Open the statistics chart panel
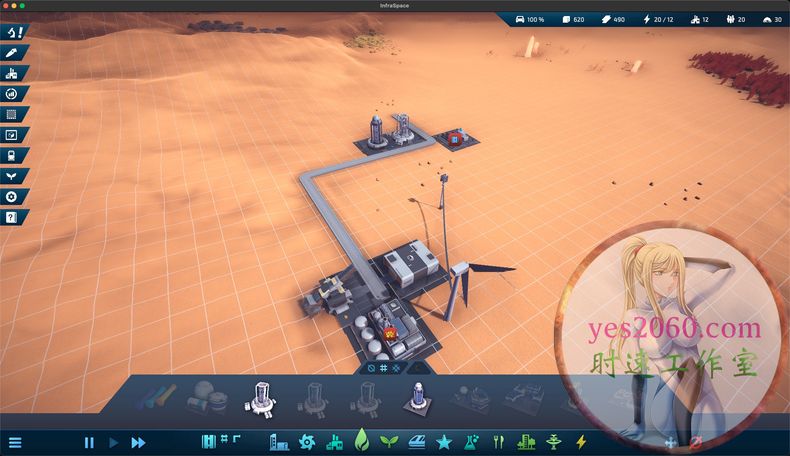The image size is (790, 456). (x=13, y=135)
